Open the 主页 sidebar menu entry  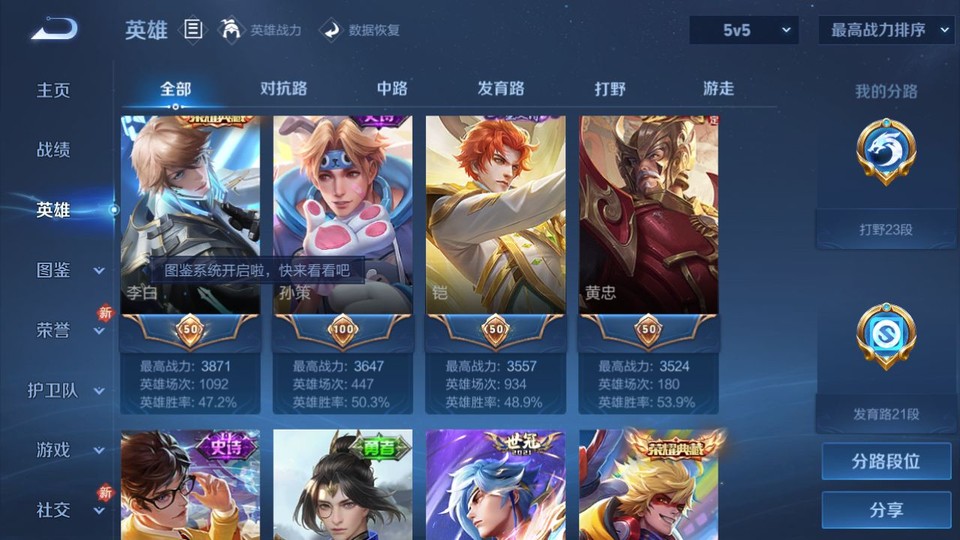(54, 90)
